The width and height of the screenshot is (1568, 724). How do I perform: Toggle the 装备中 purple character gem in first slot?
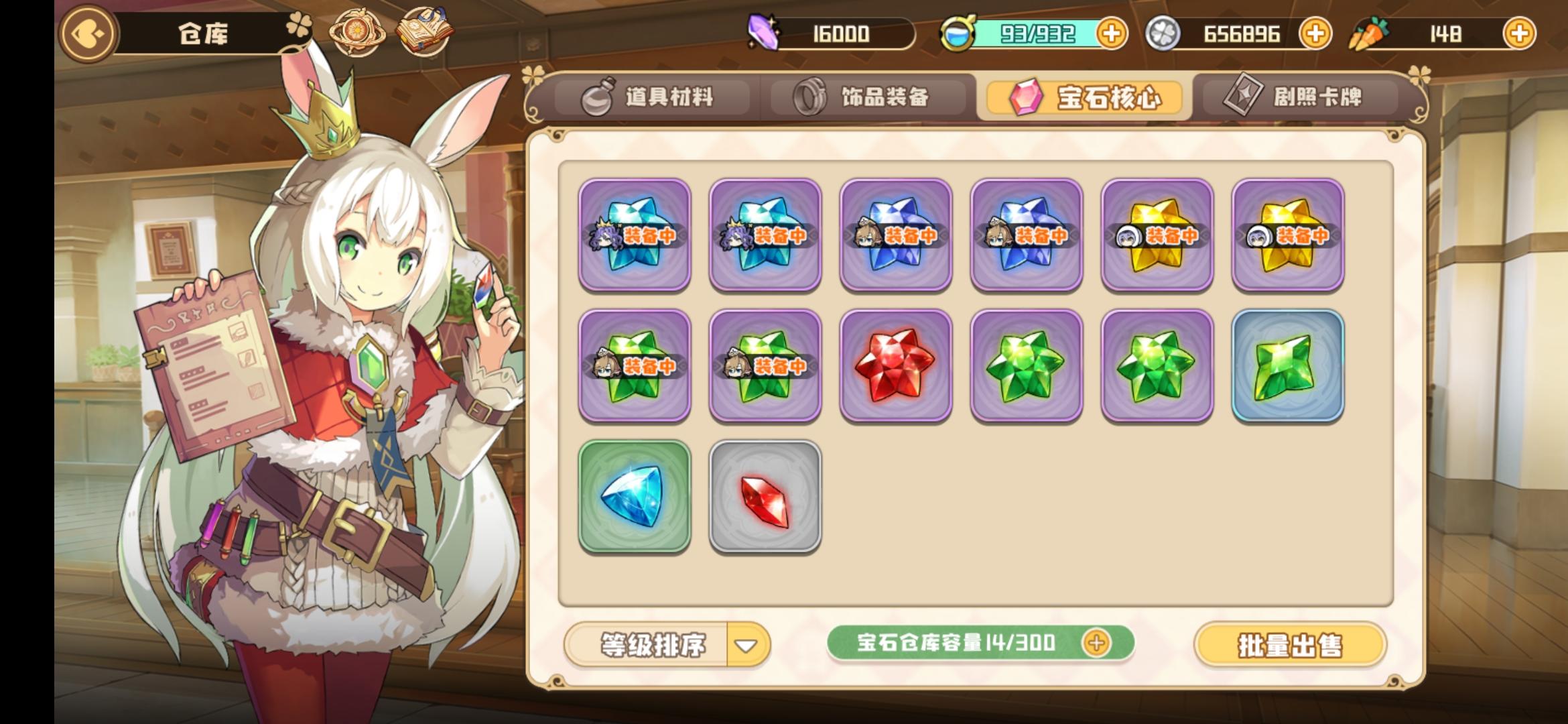[x=635, y=236]
